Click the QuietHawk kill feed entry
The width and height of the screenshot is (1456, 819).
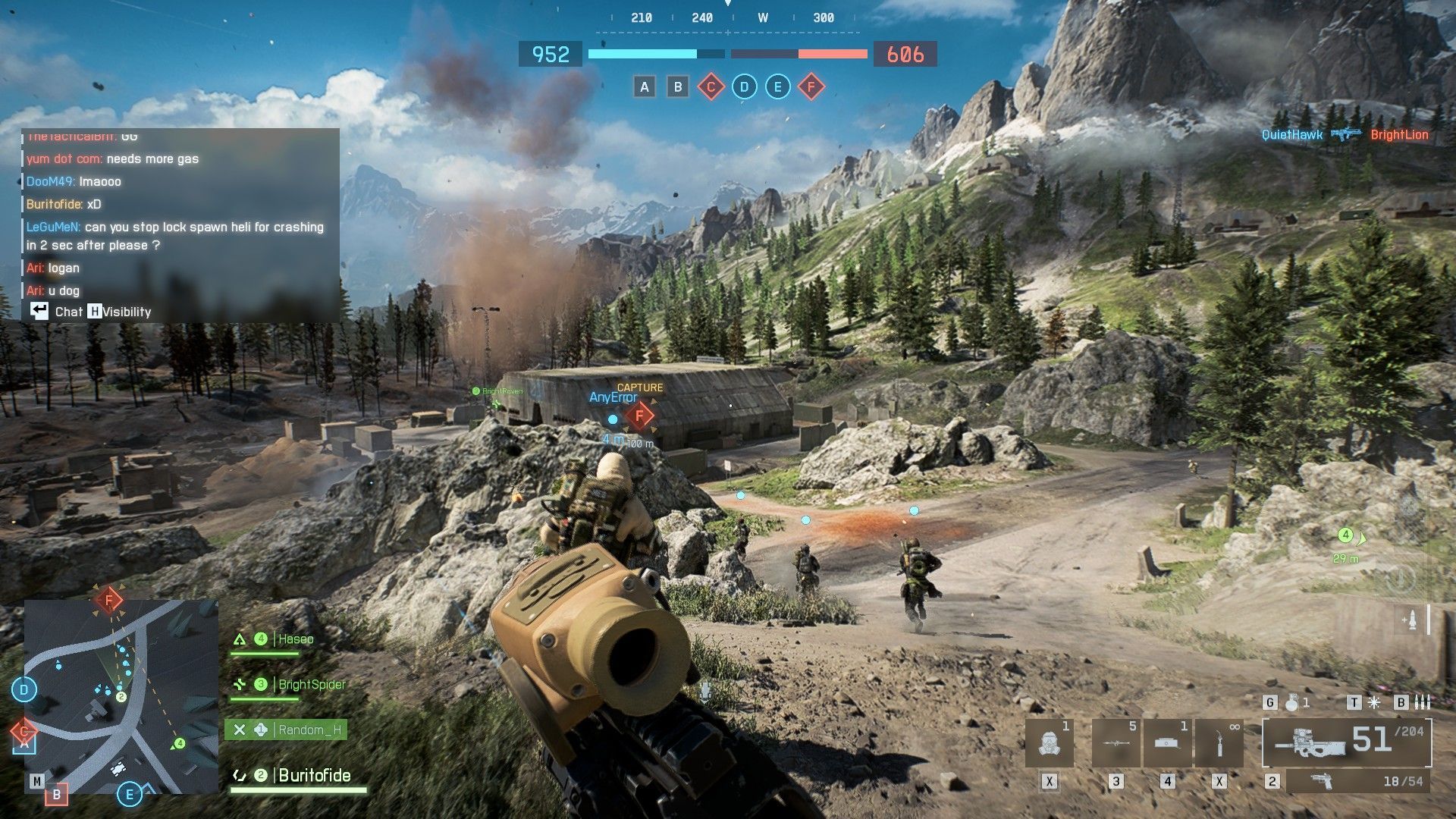(1291, 135)
